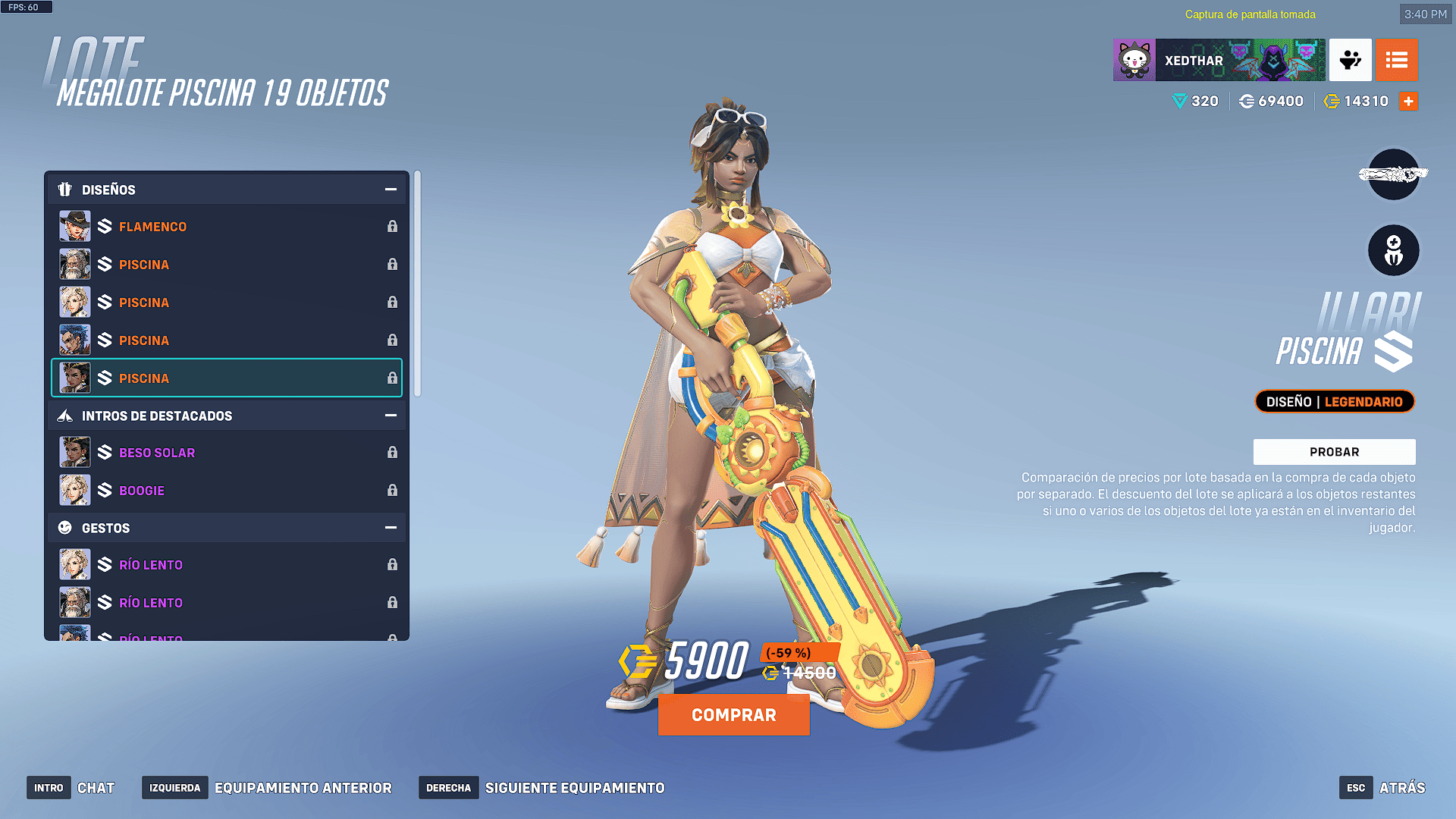Toggle the hero preview round icon
This screenshot has width=1456, height=819.
pyautogui.click(x=1393, y=251)
